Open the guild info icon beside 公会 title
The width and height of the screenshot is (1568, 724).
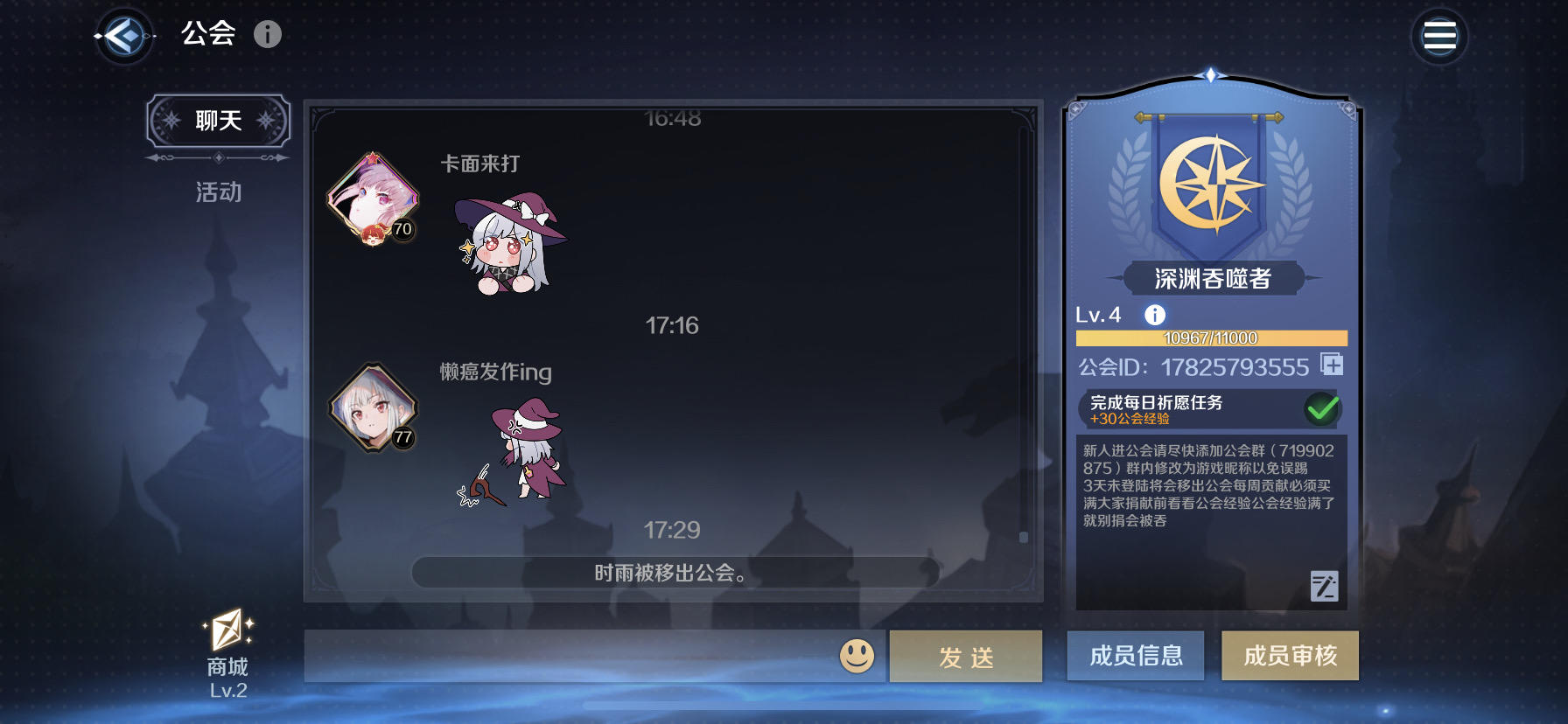point(268,34)
